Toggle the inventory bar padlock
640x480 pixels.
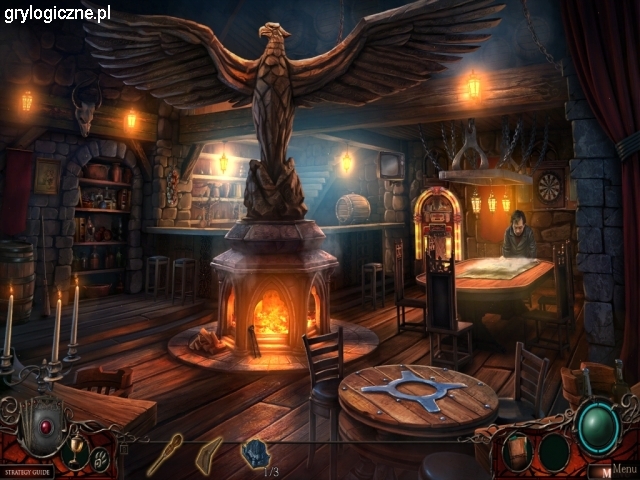[x=123, y=449]
